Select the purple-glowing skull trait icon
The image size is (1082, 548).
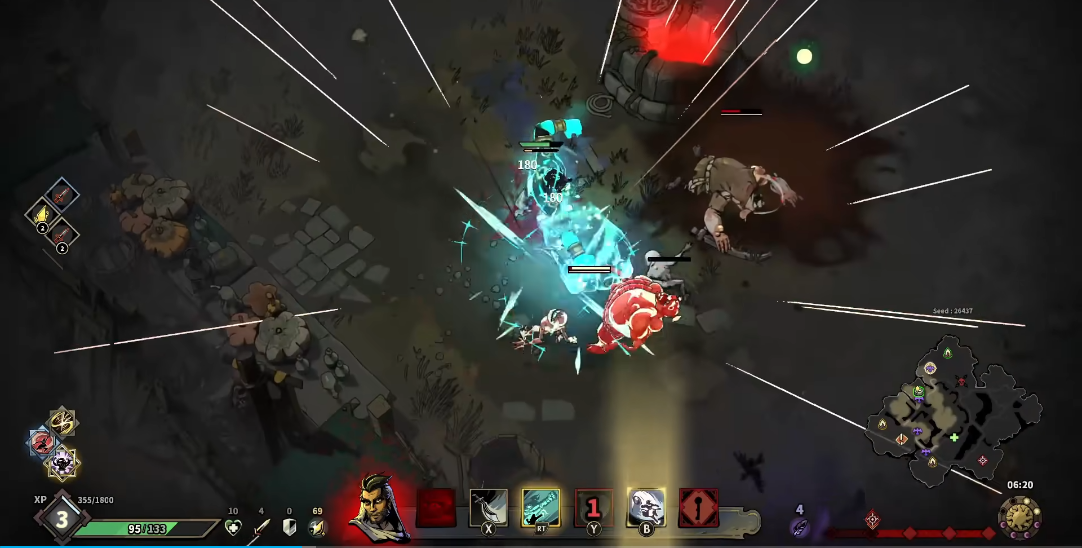(x=62, y=462)
